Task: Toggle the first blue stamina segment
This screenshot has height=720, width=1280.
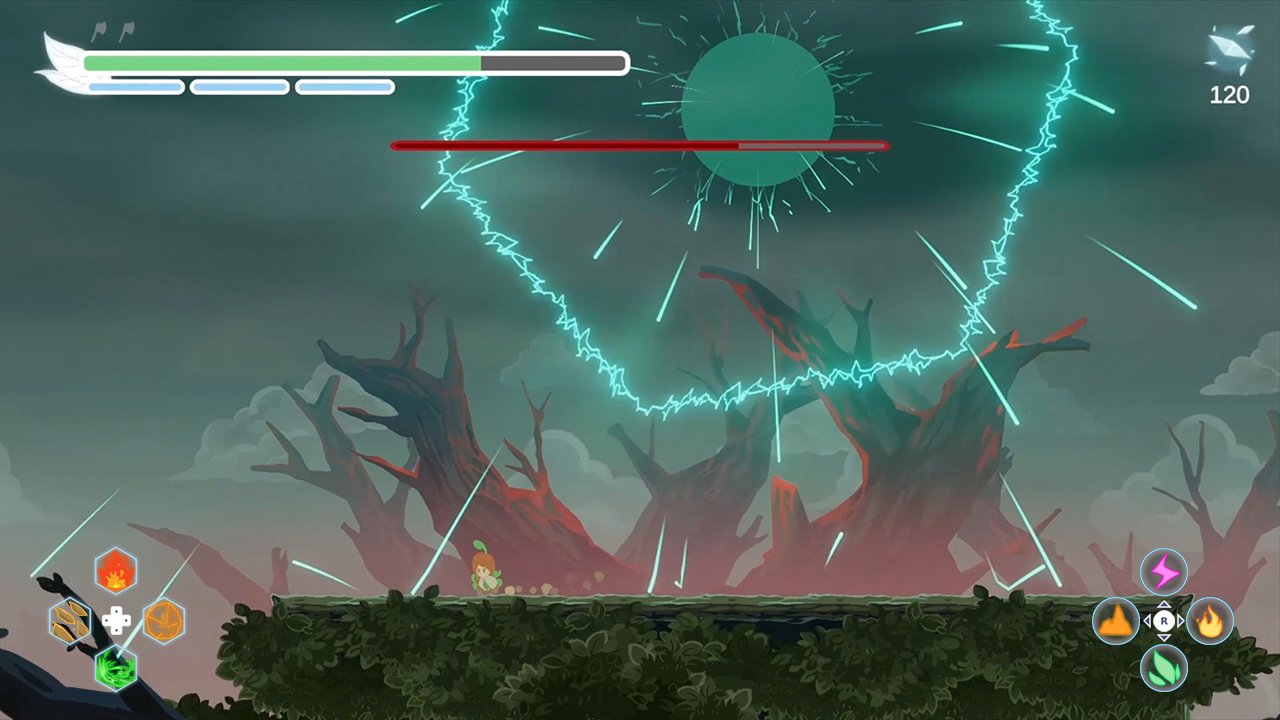Action: tap(135, 87)
